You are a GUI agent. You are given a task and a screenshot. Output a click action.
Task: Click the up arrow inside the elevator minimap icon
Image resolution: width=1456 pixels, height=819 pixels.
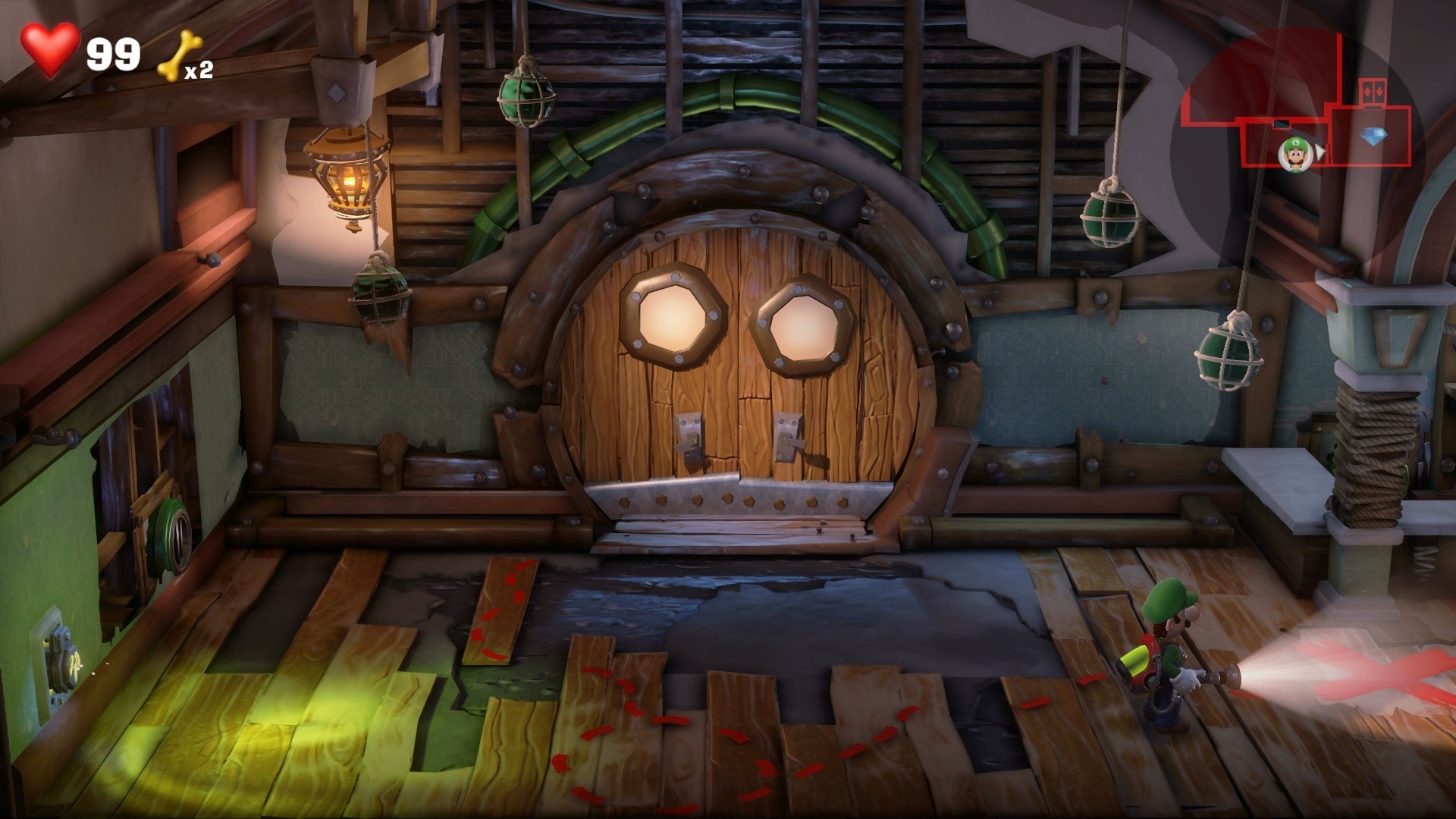click(x=1367, y=91)
